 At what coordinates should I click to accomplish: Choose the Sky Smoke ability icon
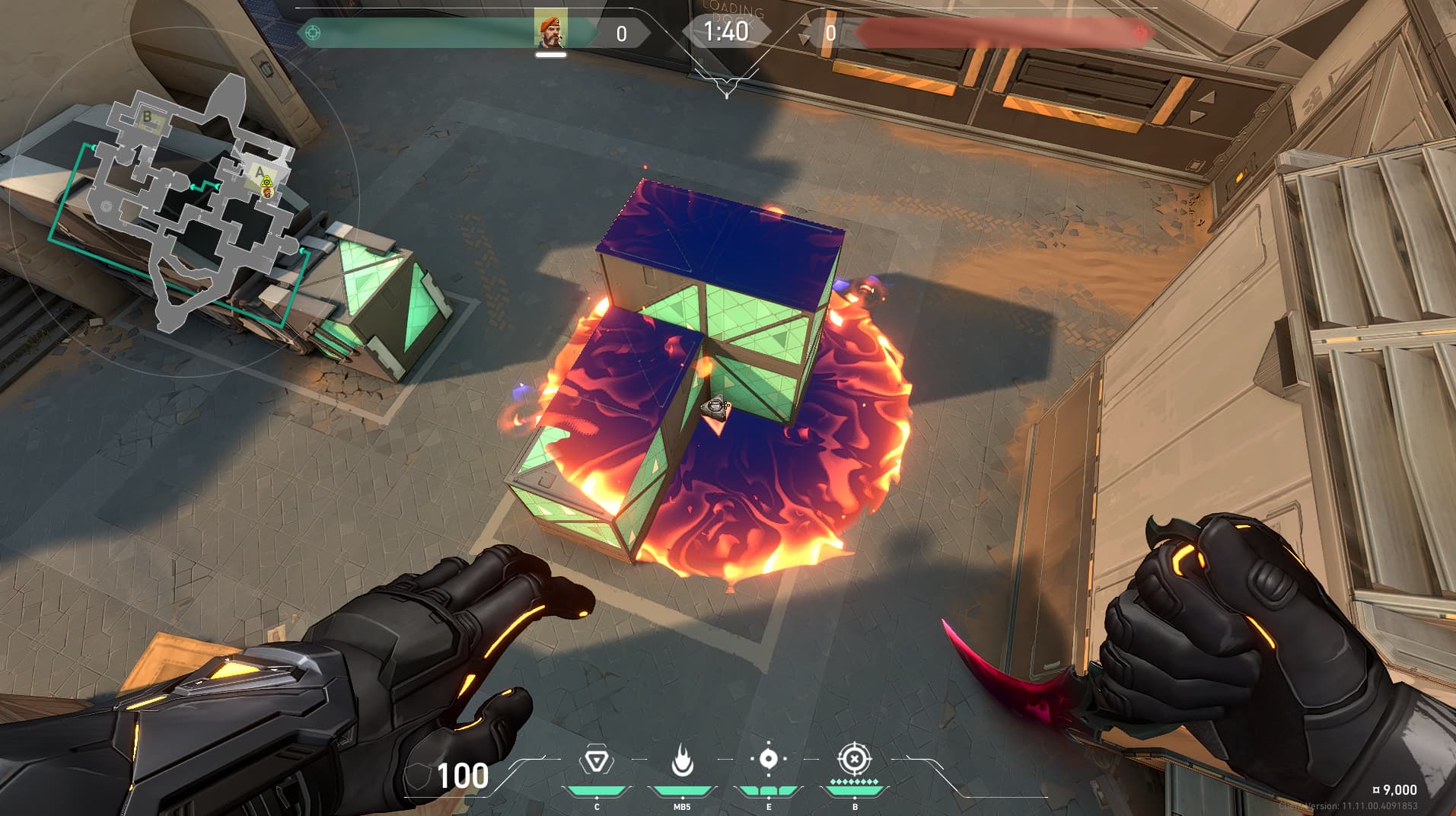coord(768,760)
